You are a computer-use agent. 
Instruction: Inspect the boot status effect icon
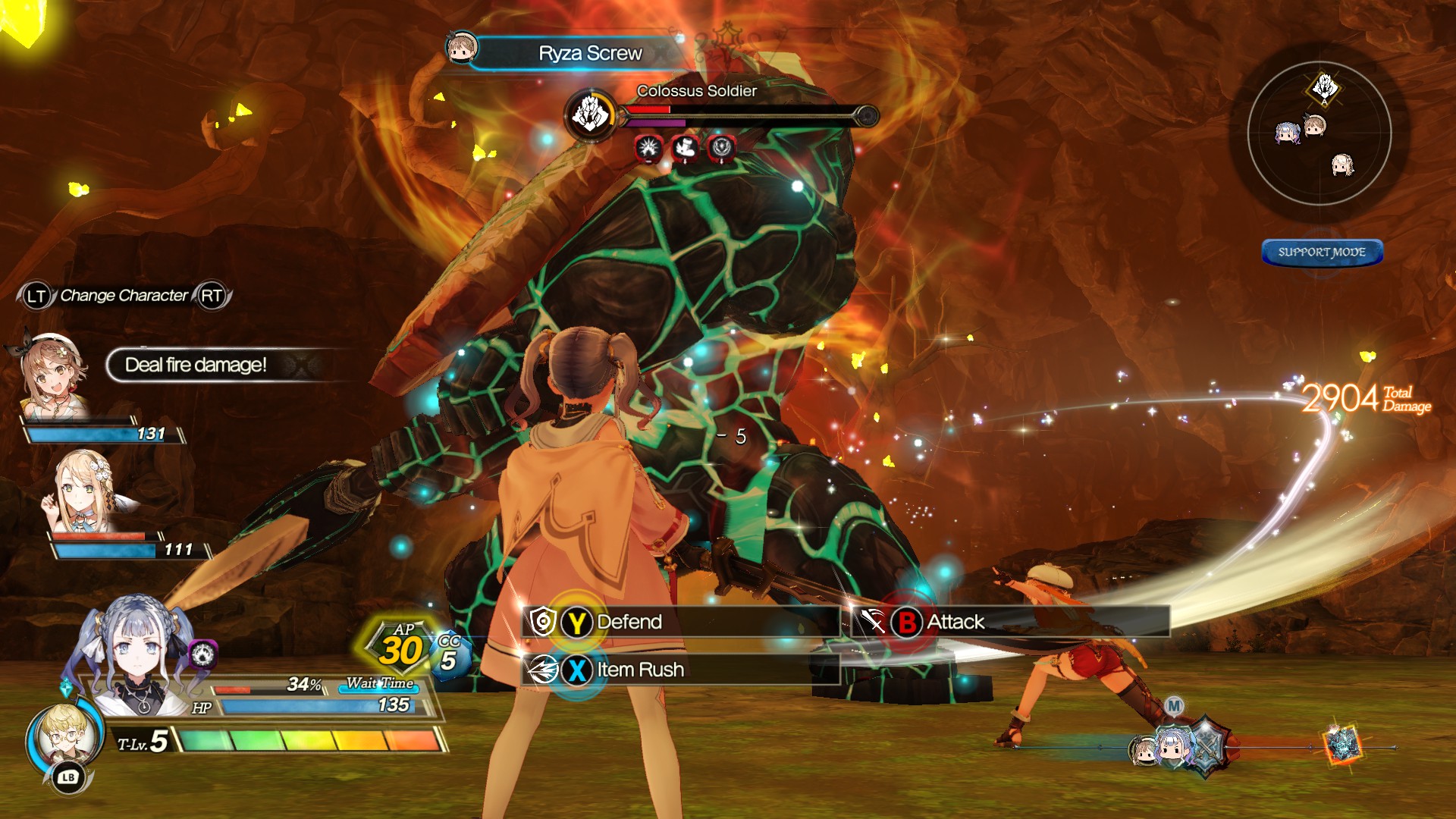[x=686, y=149]
